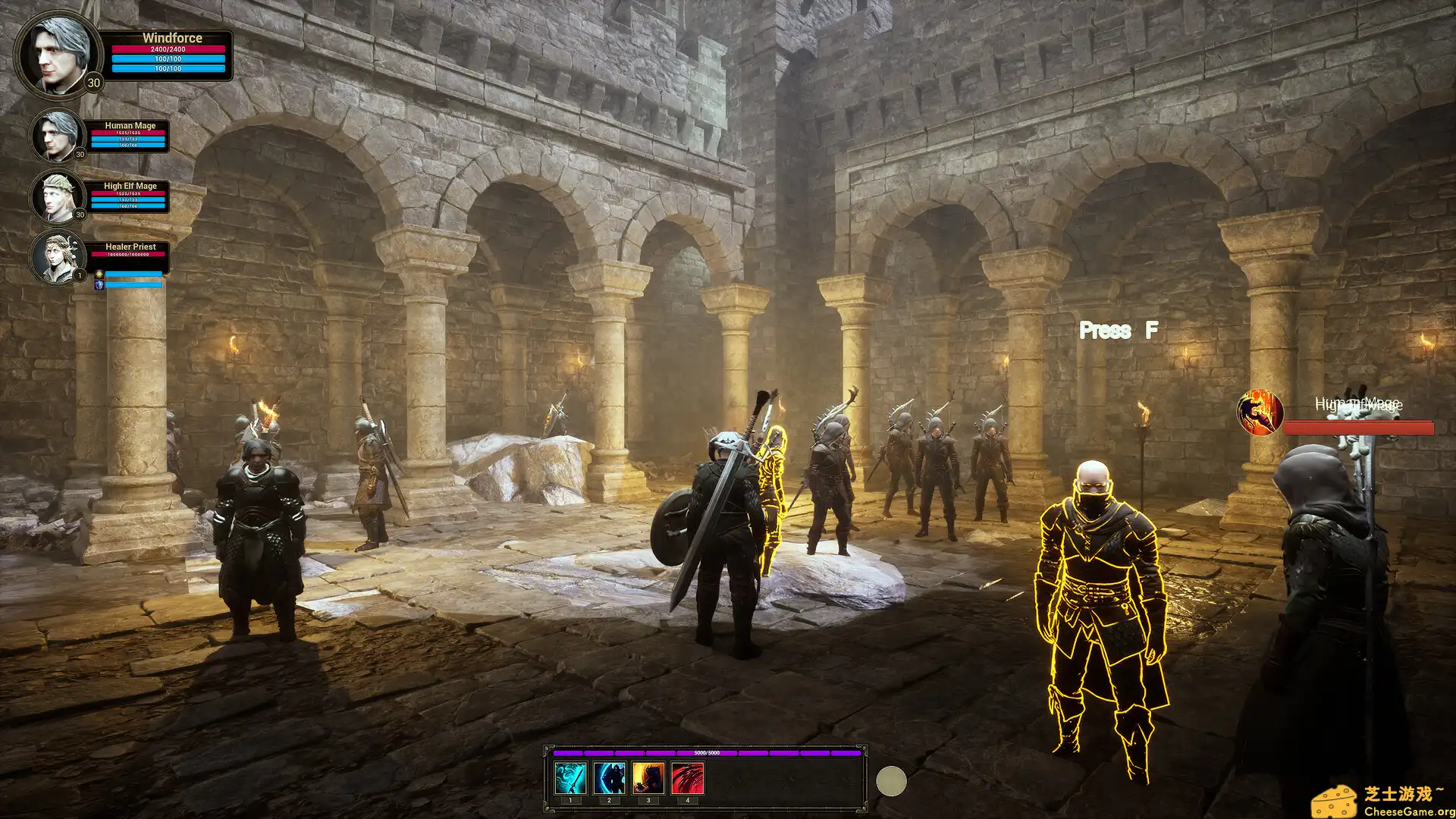
Task: Toggle the Healer Priest's first buff bar
Action: (133, 275)
